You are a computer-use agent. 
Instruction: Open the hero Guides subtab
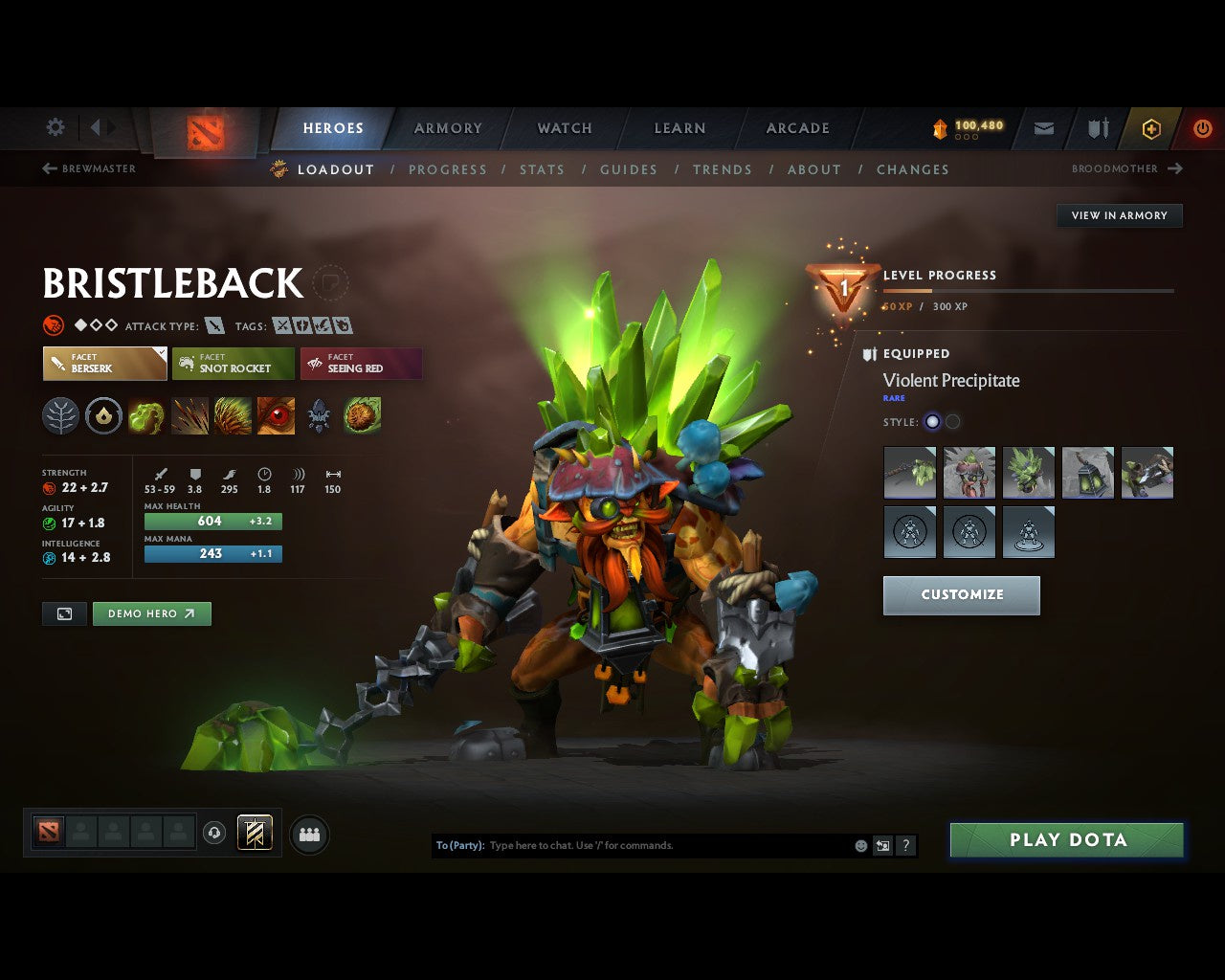coord(628,169)
